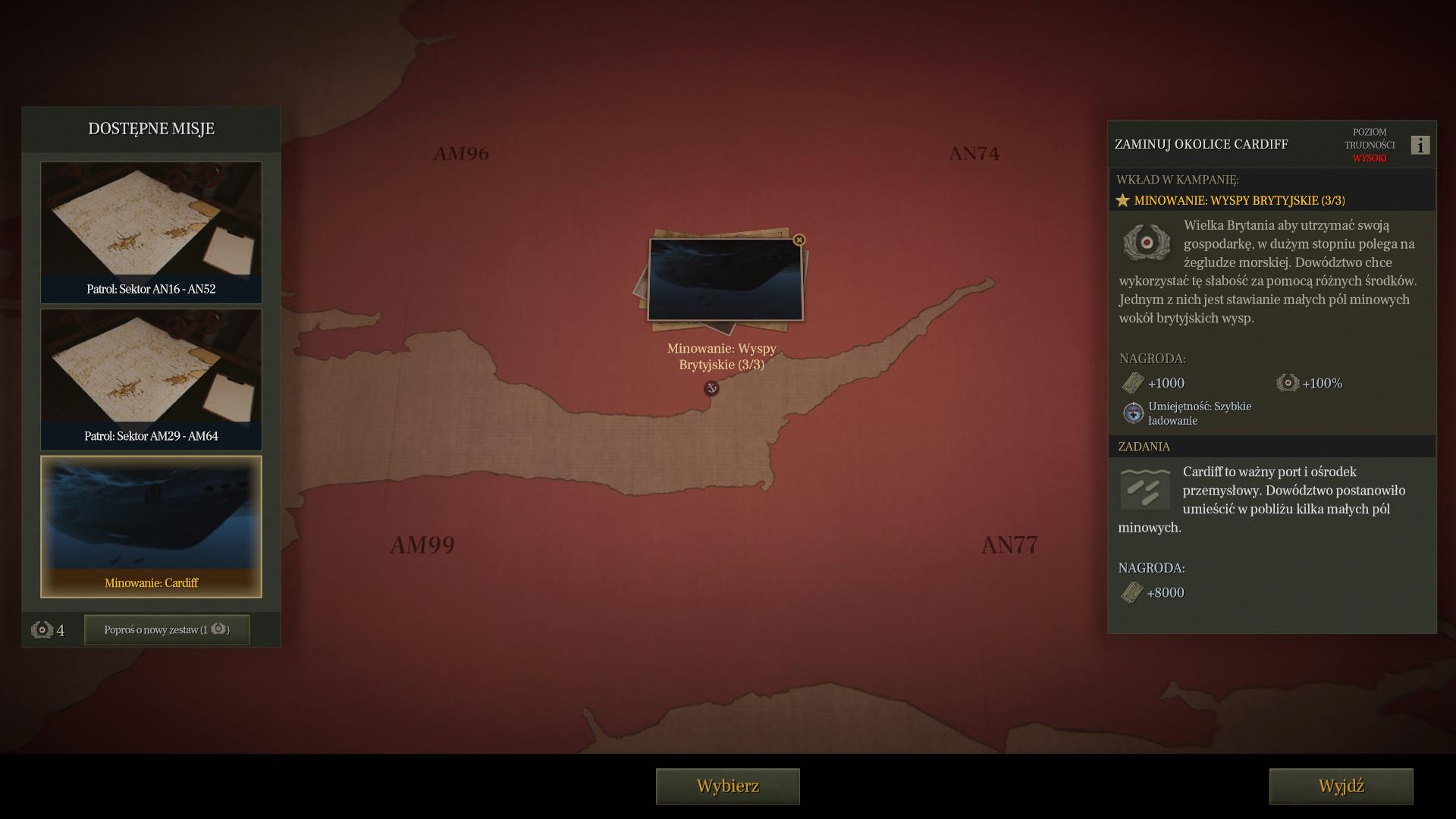The image size is (1456, 819).
Task: Close the mission photo on the map
Action: coord(799,240)
